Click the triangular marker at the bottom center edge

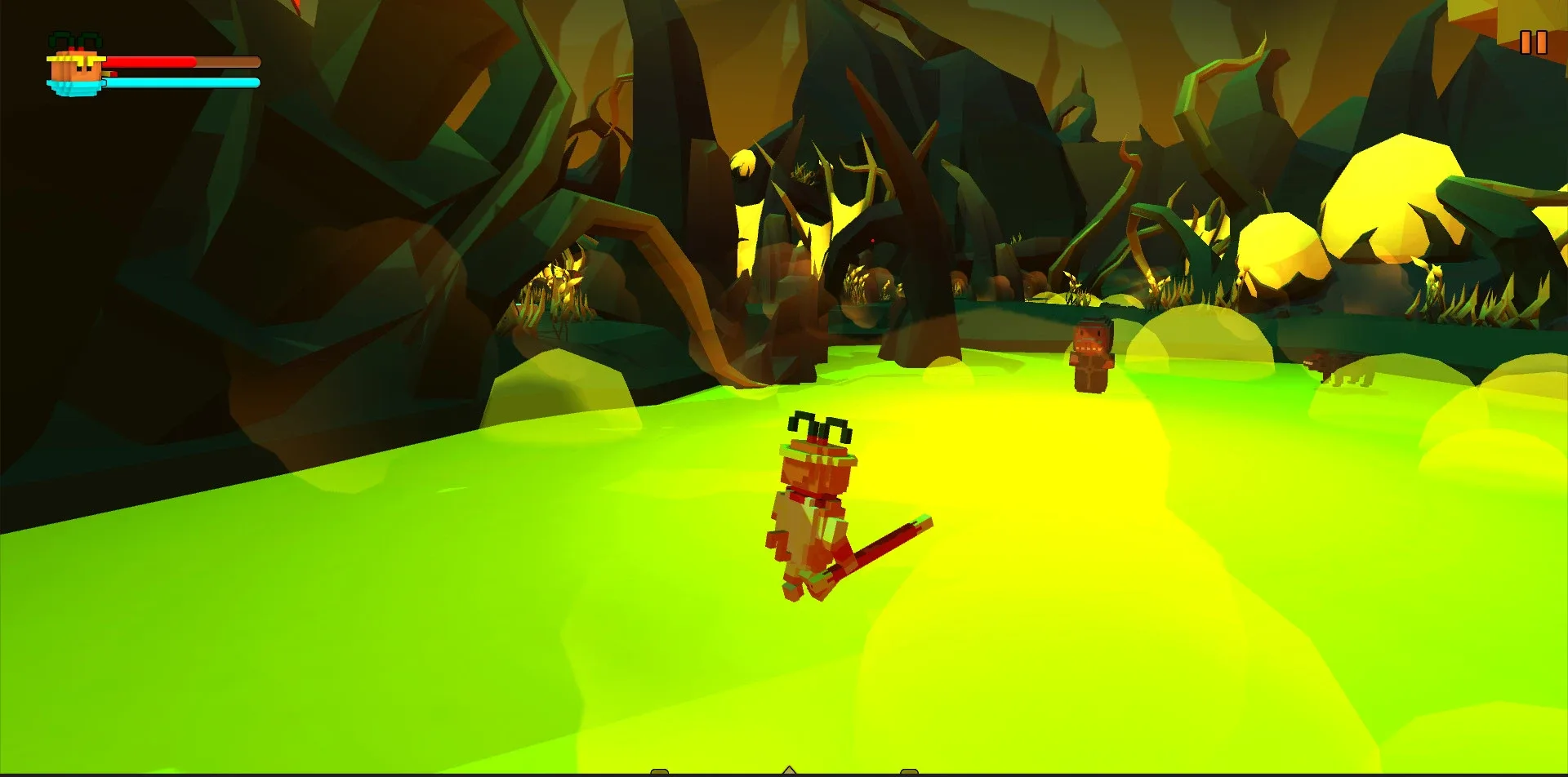(789, 771)
